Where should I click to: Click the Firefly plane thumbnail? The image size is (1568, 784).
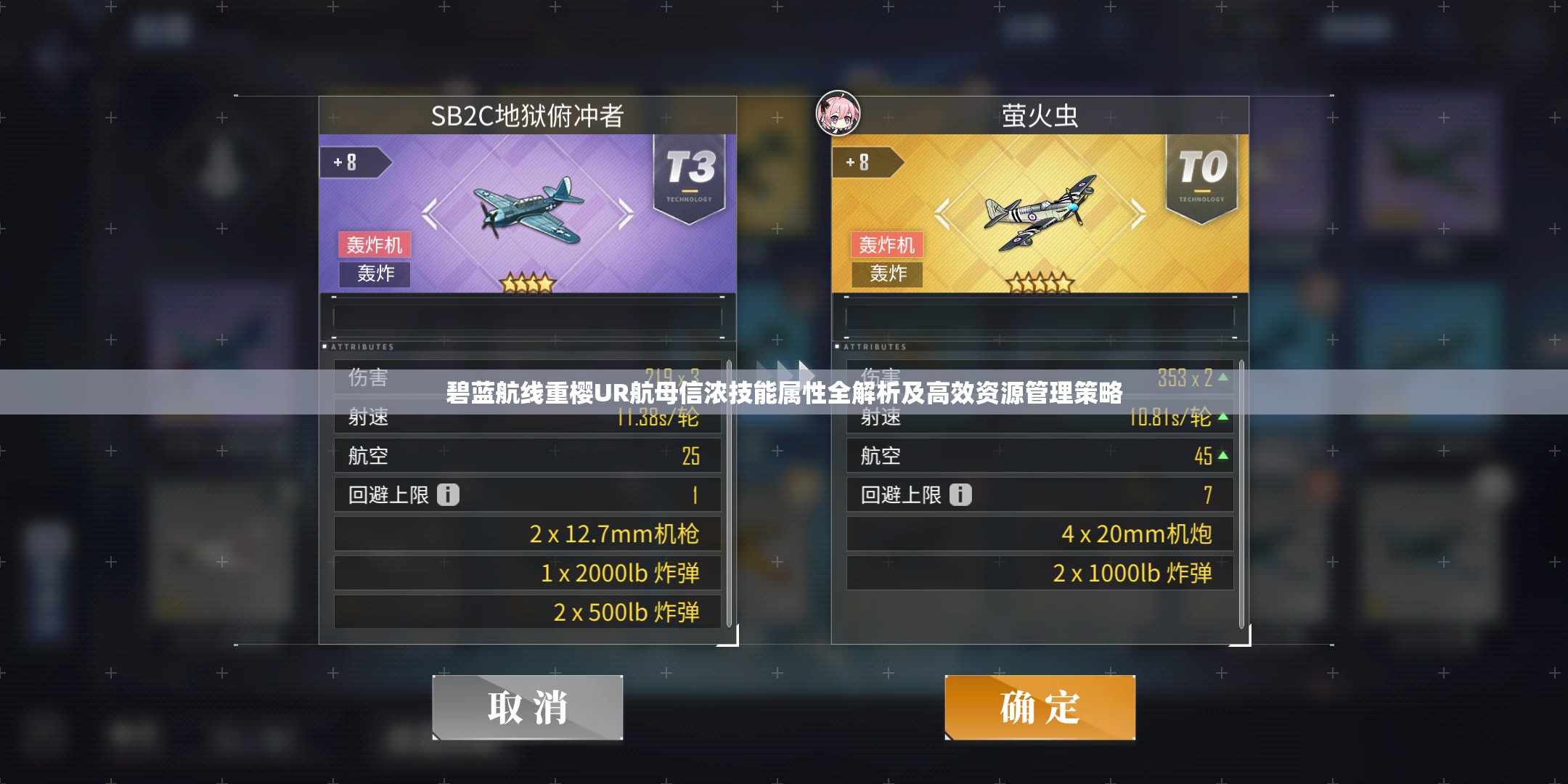click(1040, 214)
